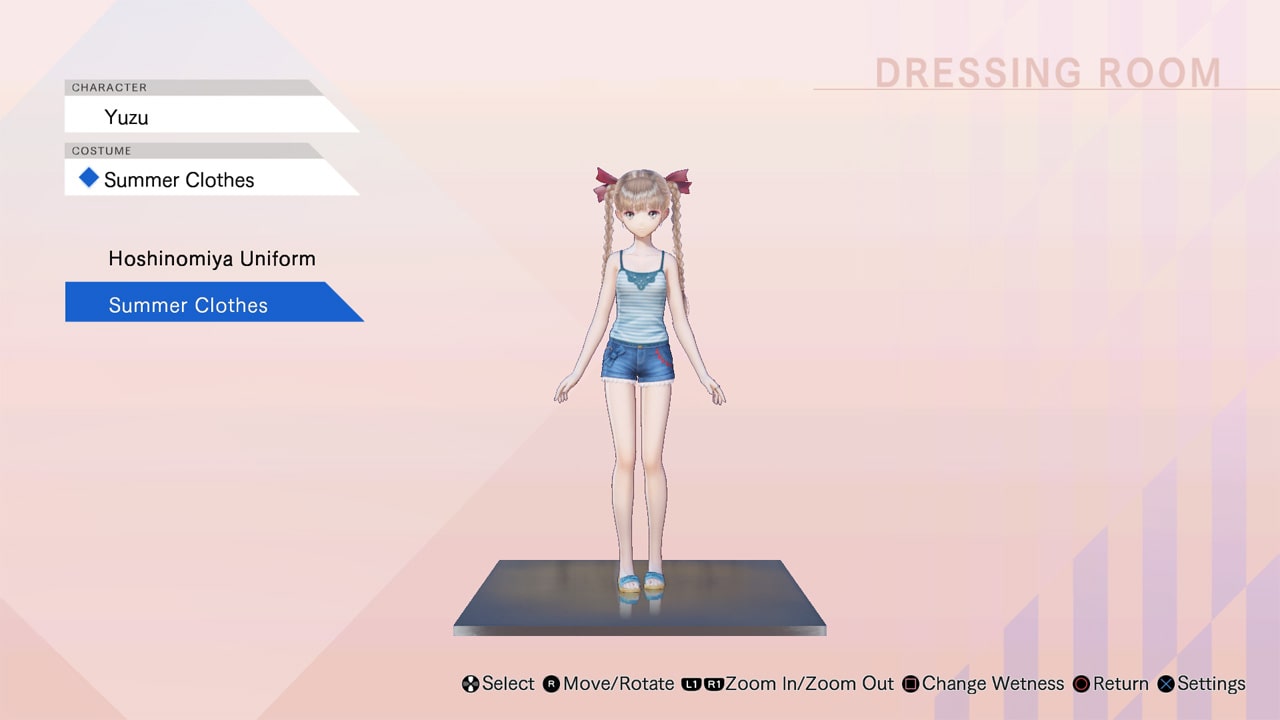
Task: Click the Change Wetness label
Action: coord(994,684)
